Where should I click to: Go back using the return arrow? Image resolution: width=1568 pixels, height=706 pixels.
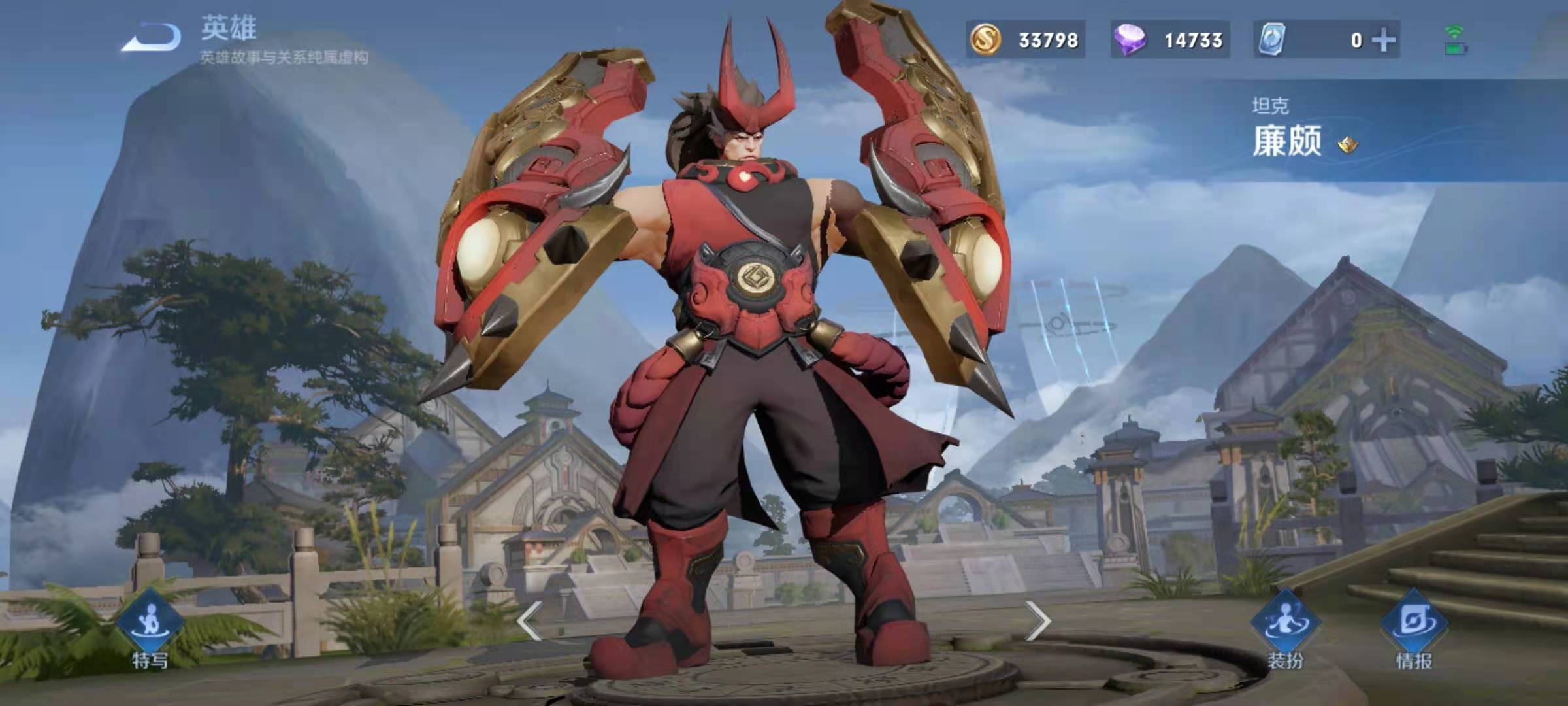click(152, 37)
